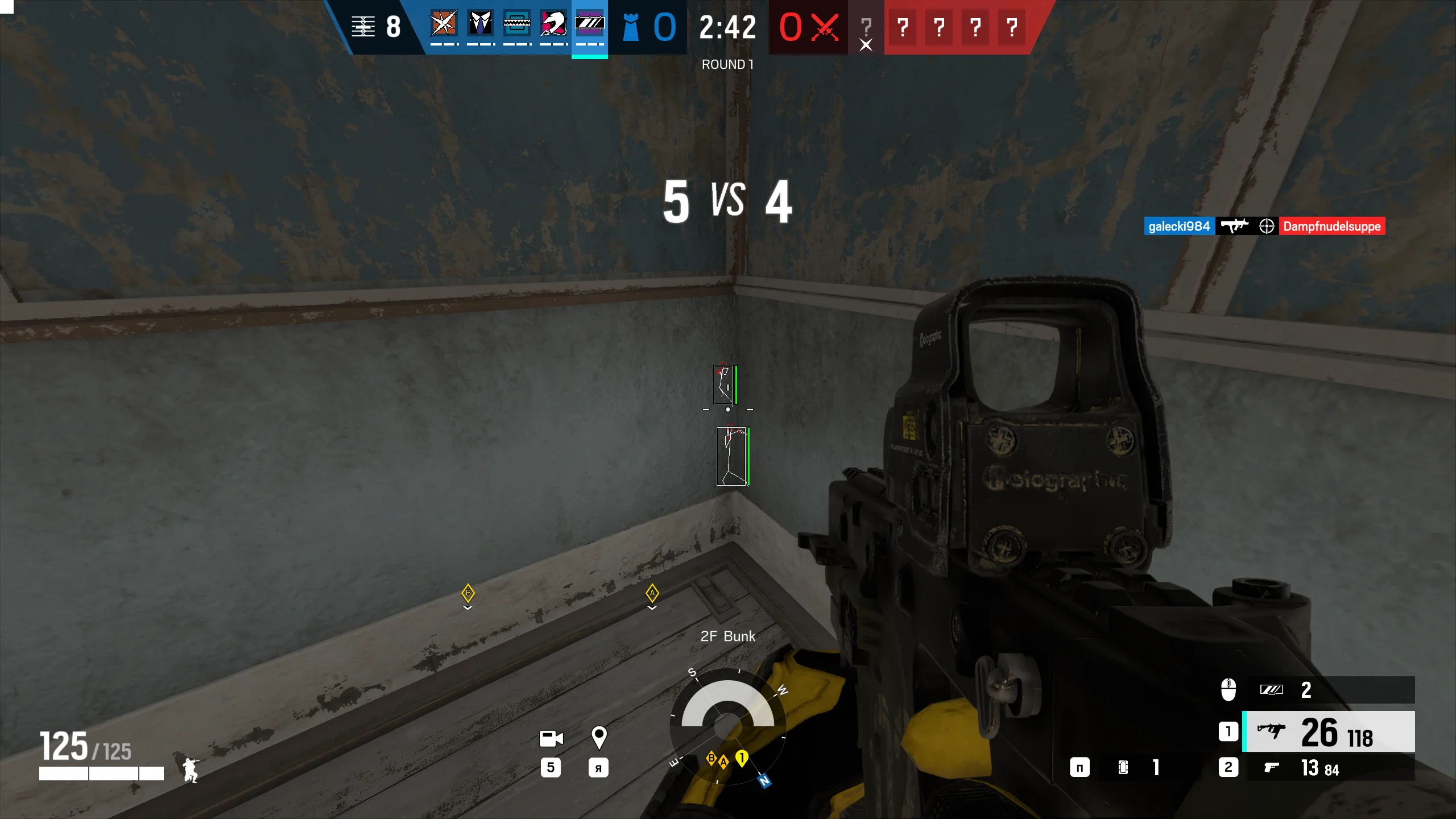The image size is (1456, 819).
Task: Click the red attacker crossed-swords emblem
Action: (x=825, y=27)
